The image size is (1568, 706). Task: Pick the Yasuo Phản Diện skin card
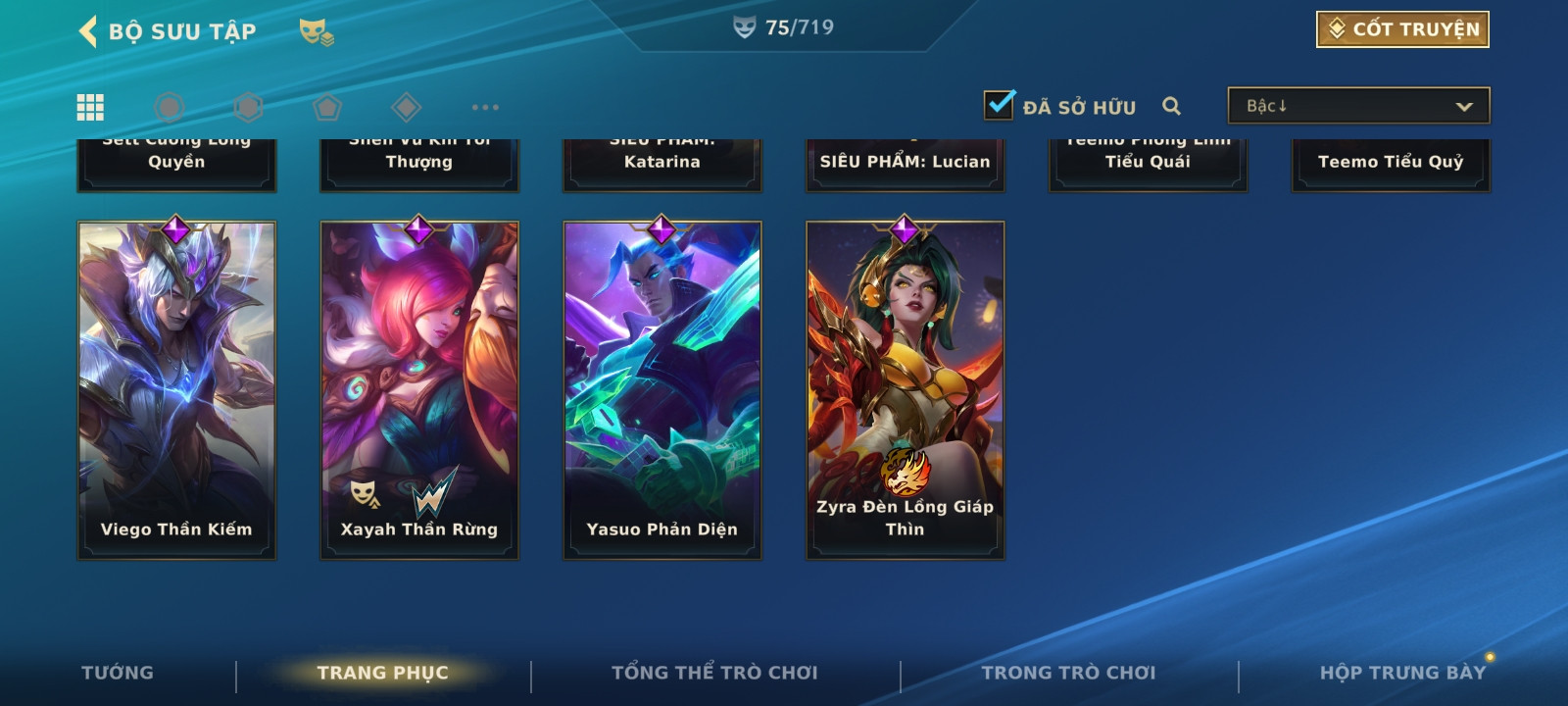coord(662,390)
